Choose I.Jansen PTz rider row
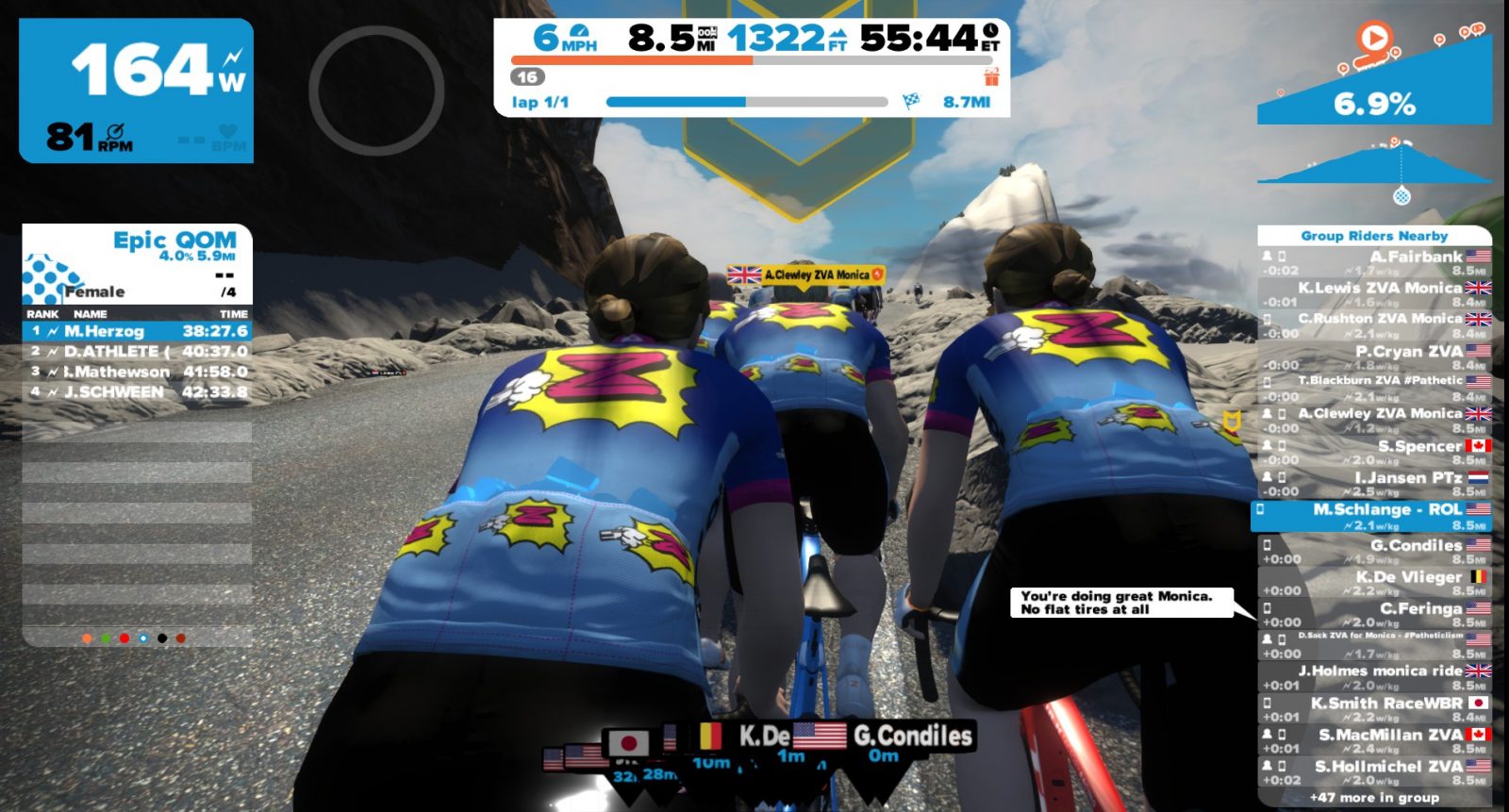Viewport: 1509px width, 812px height. pos(1375,484)
